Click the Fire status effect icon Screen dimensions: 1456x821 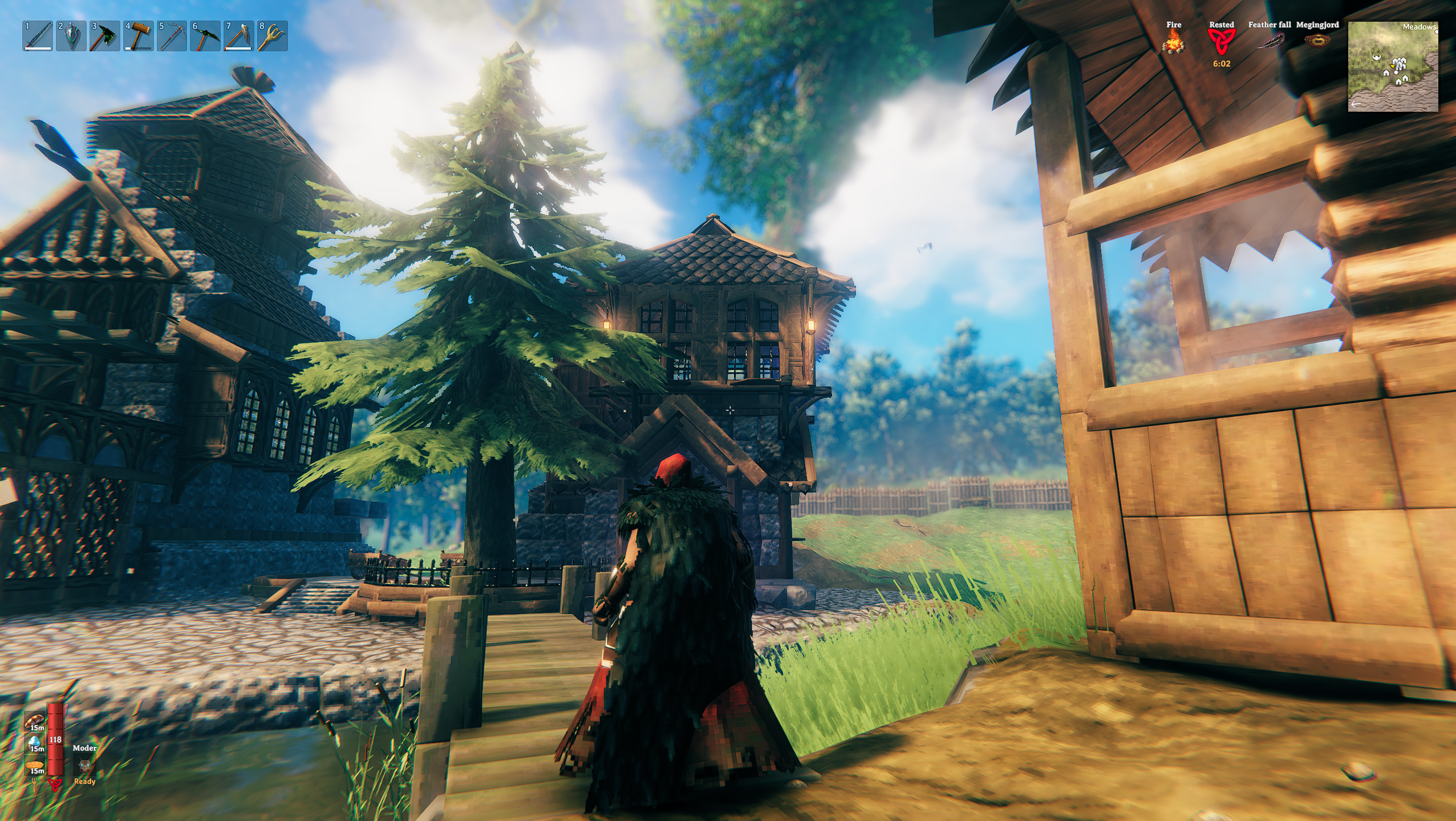(x=1173, y=41)
